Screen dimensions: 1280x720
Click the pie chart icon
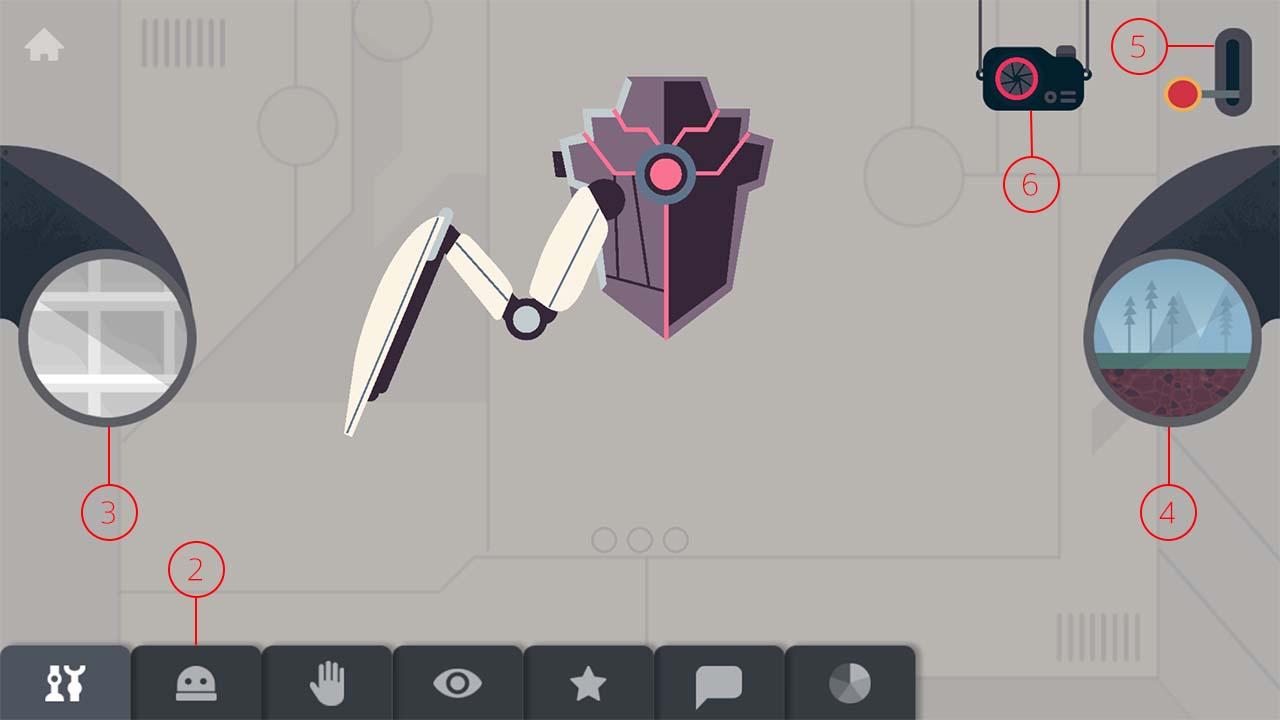851,684
